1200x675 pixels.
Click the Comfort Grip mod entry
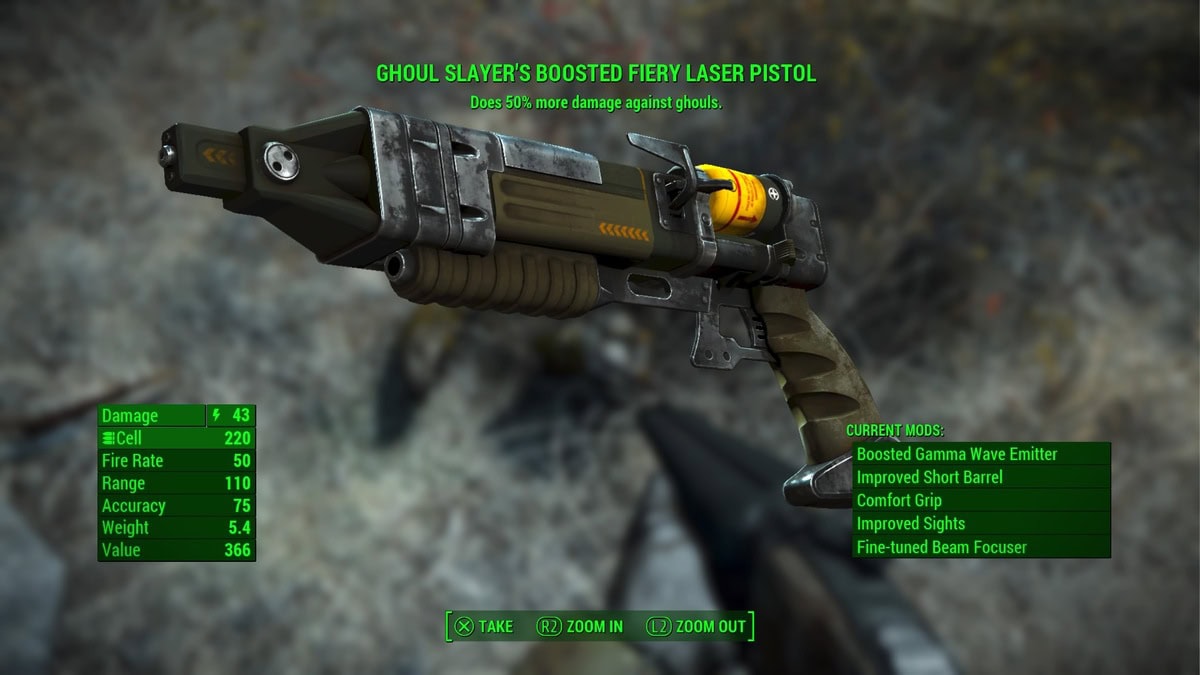(x=980, y=500)
